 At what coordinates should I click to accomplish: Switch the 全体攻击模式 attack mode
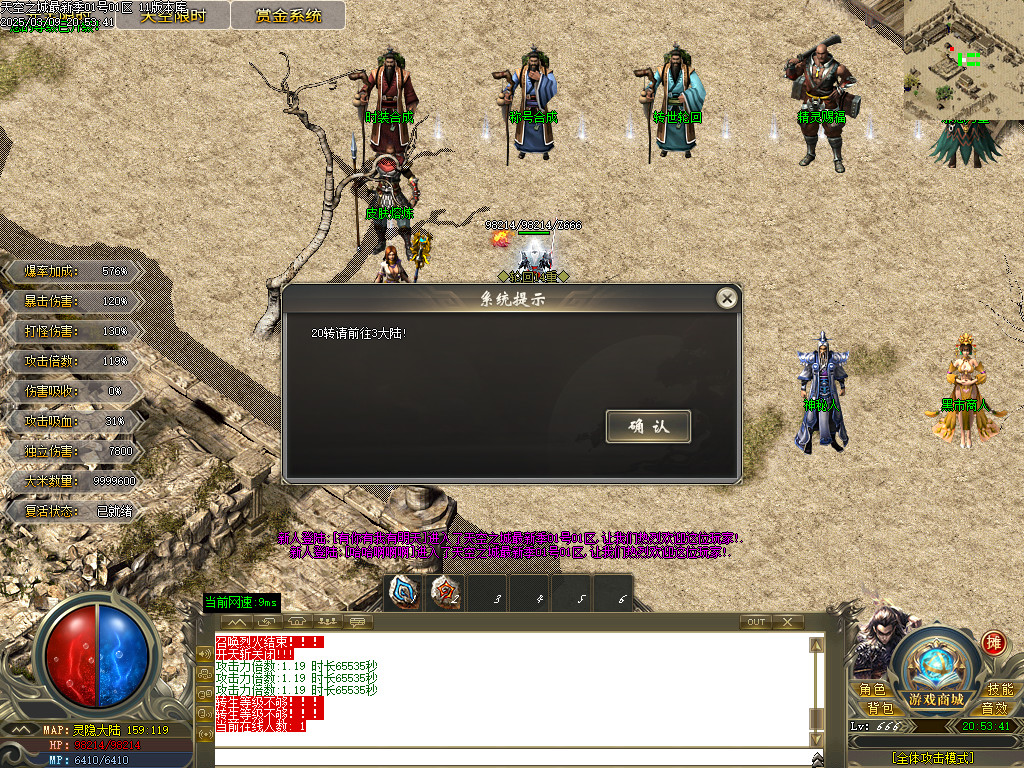pos(932,758)
